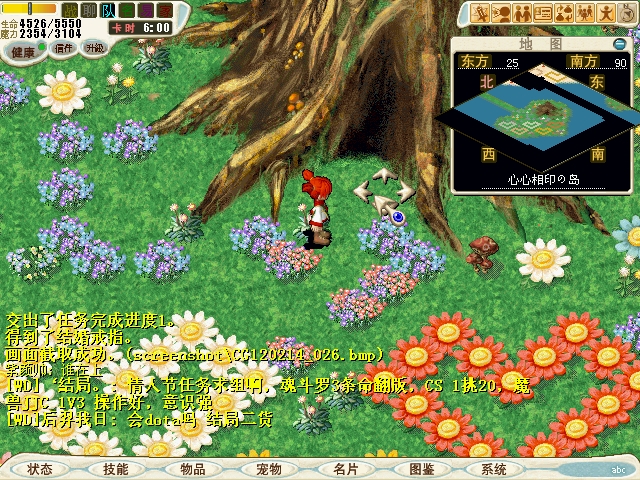
Task: Open the 宠物 pets menu
Action: pos(269,468)
